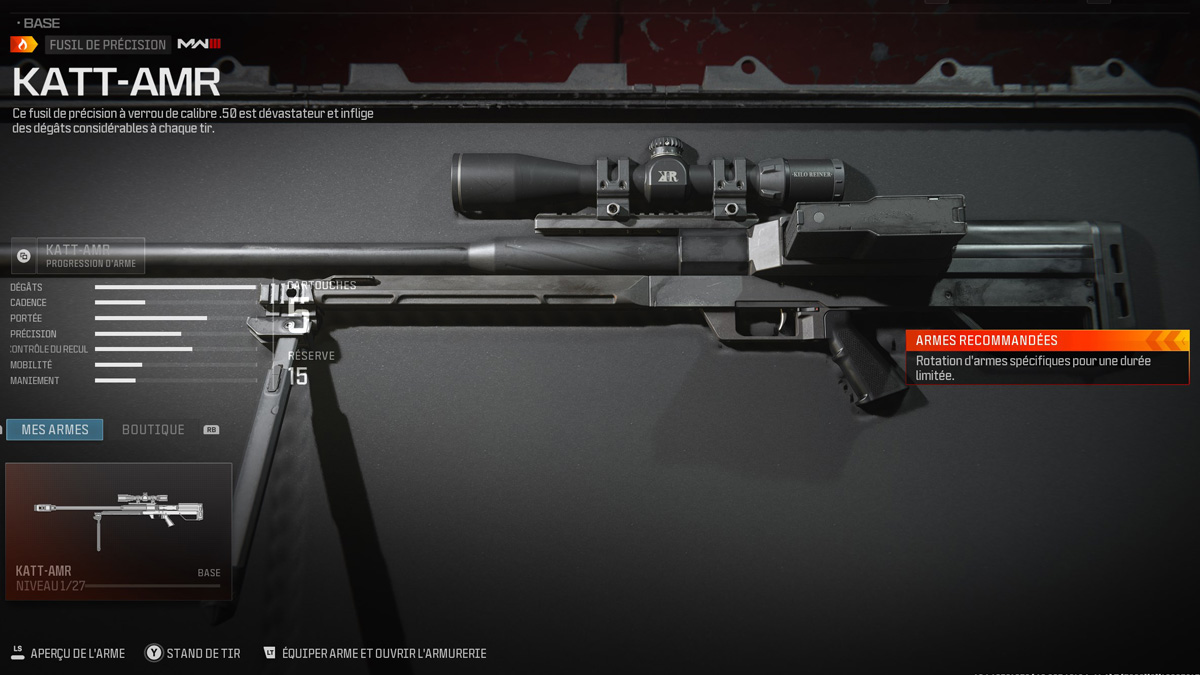Open the Armes Recommandées banner

tap(1047, 357)
